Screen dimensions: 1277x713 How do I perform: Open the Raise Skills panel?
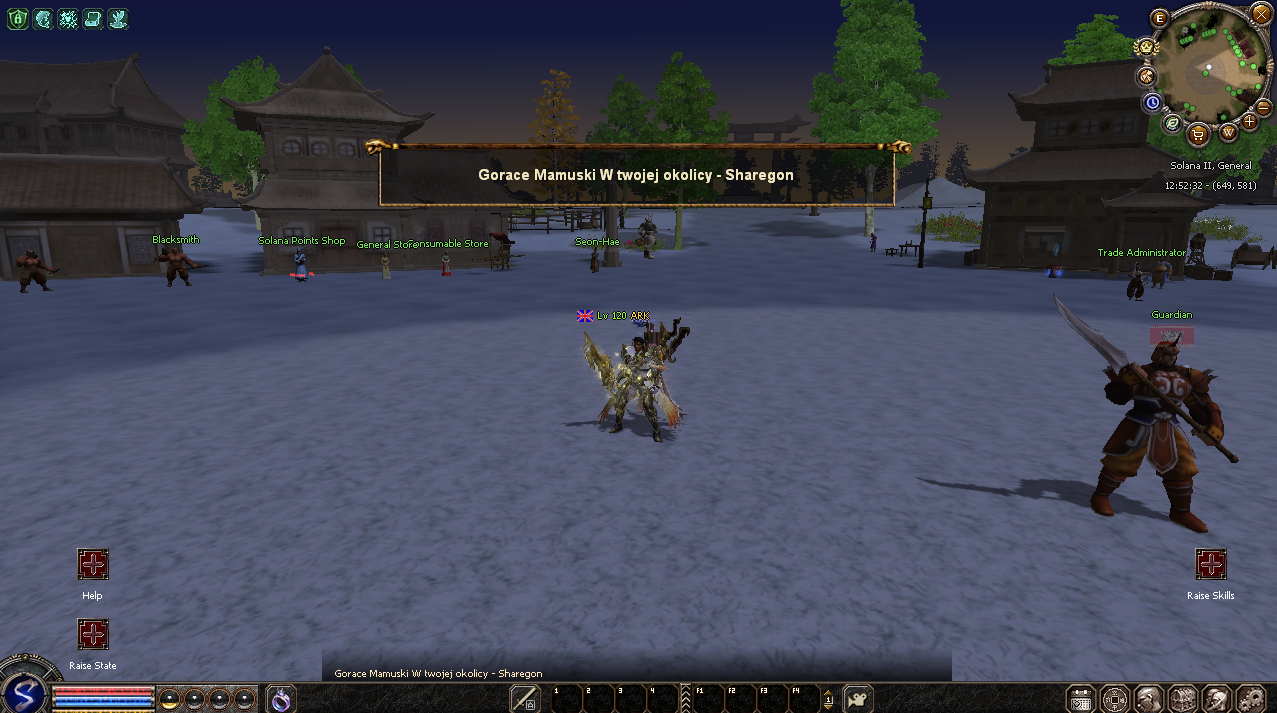[x=1211, y=564]
